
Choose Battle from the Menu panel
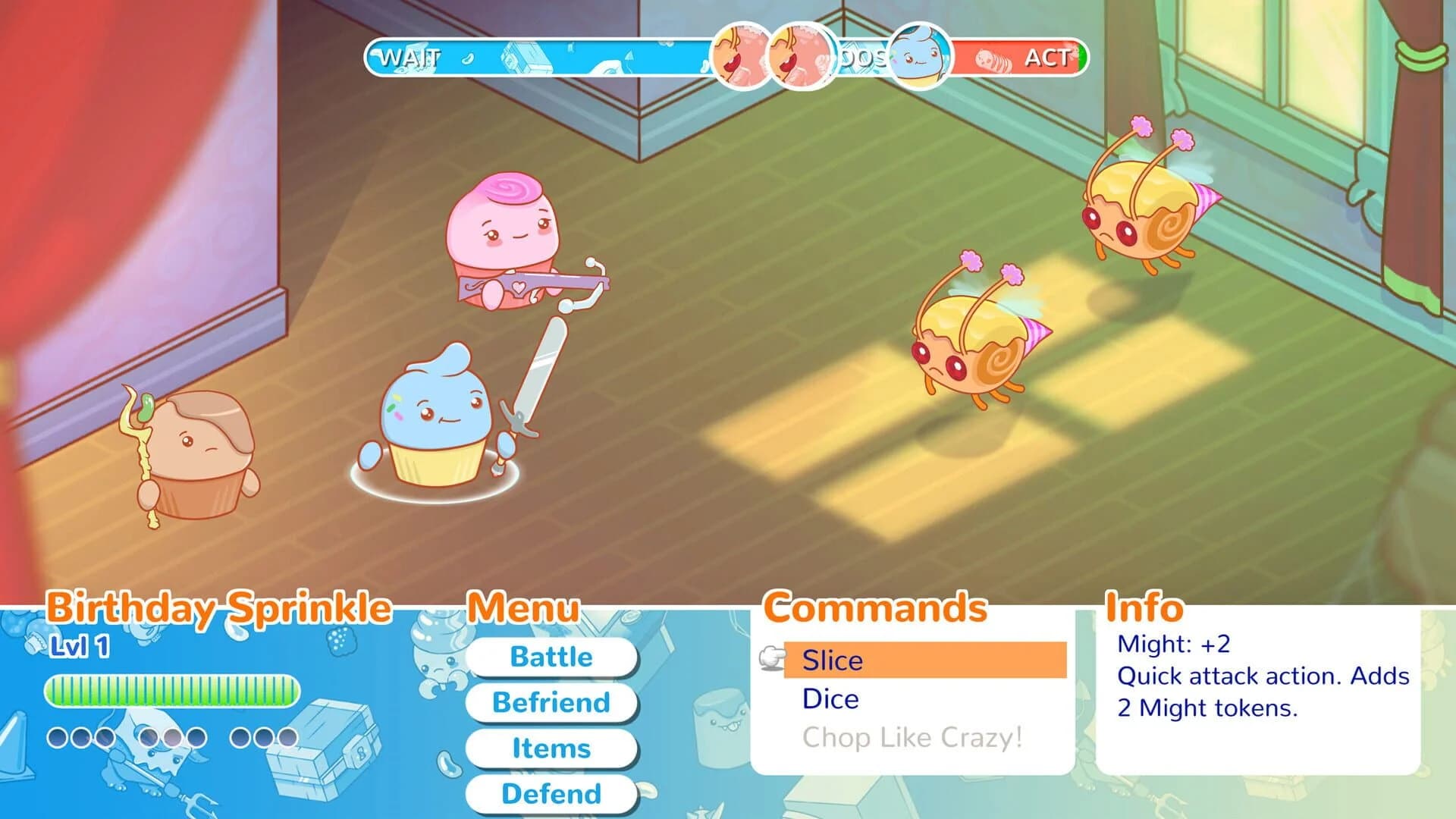[551, 657]
